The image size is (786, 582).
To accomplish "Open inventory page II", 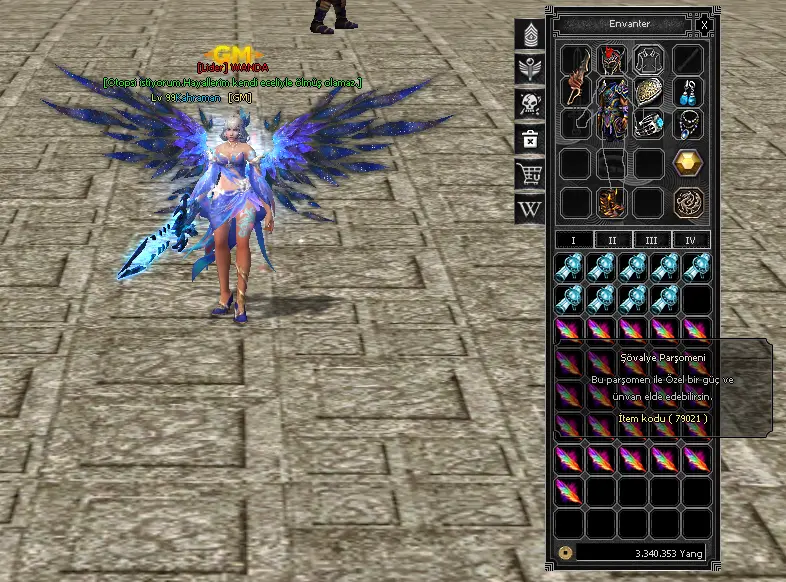I will point(612,240).
